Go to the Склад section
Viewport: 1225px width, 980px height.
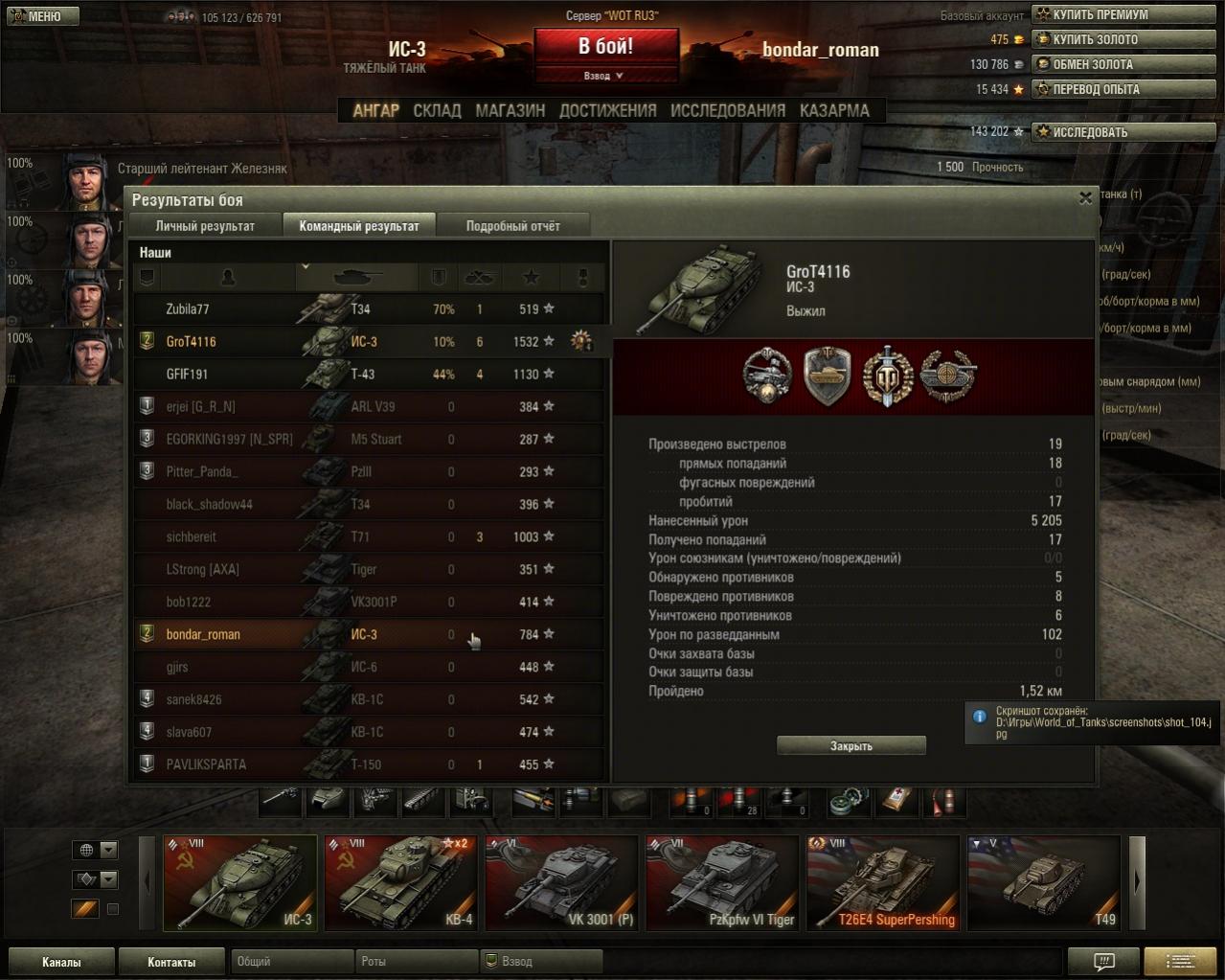coord(437,110)
